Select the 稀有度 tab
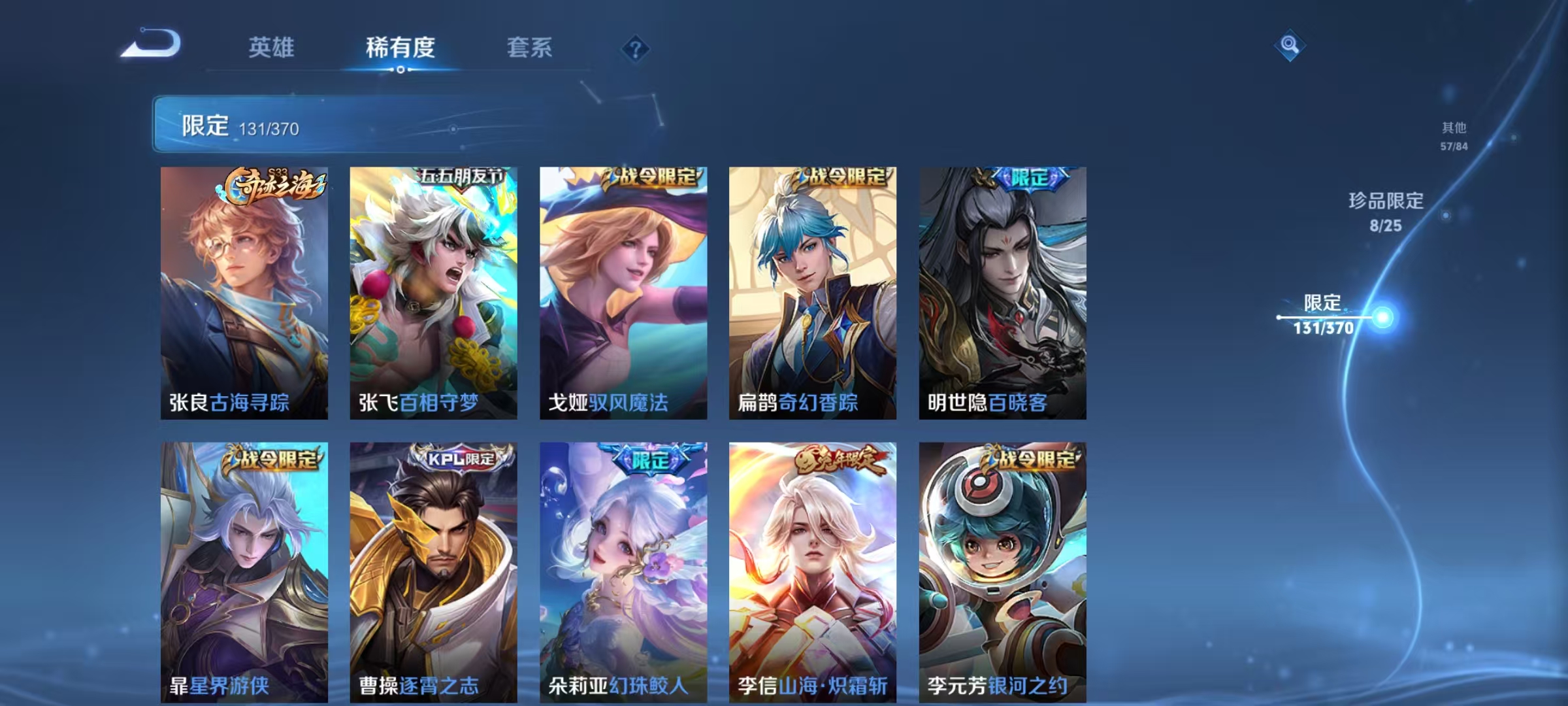This screenshot has height=706, width=1568. [x=400, y=48]
